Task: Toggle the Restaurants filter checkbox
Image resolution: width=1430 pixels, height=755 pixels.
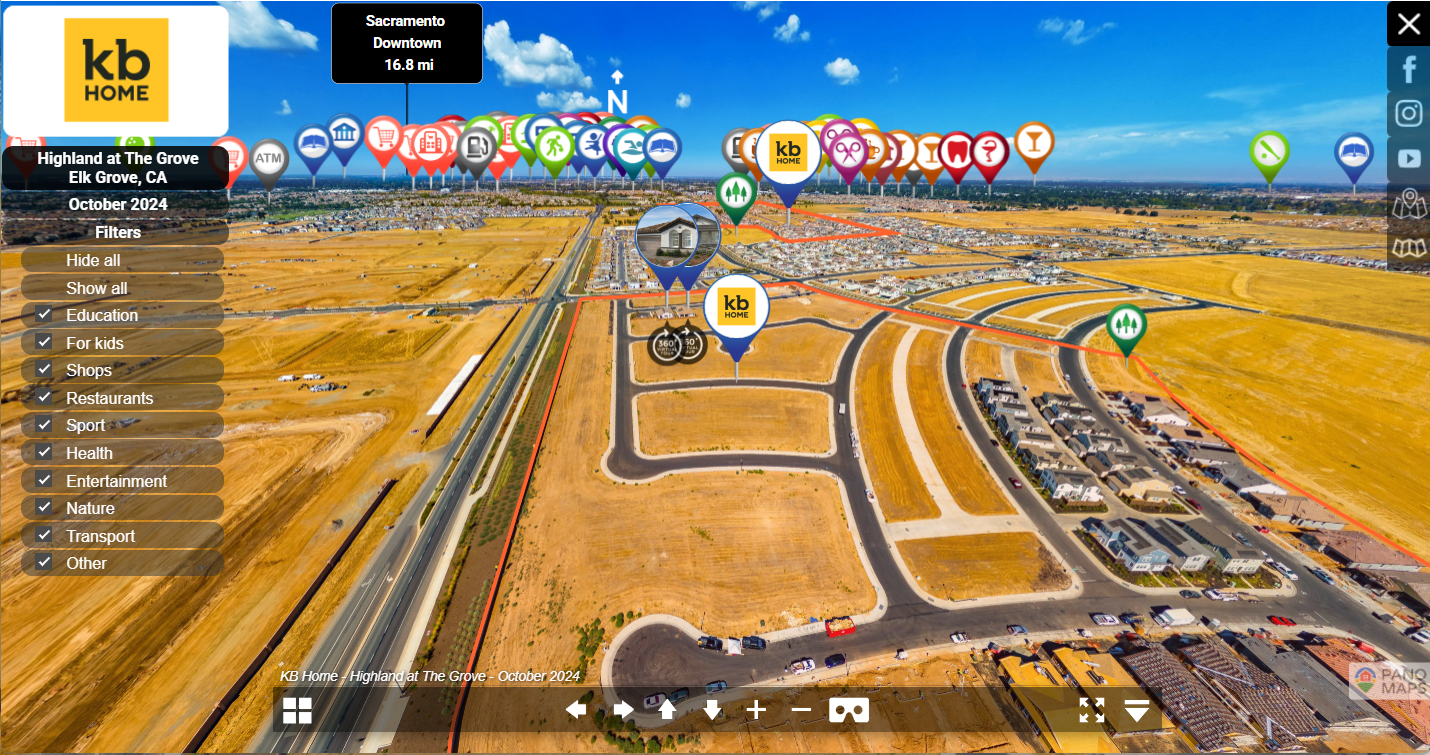Action: [x=44, y=398]
